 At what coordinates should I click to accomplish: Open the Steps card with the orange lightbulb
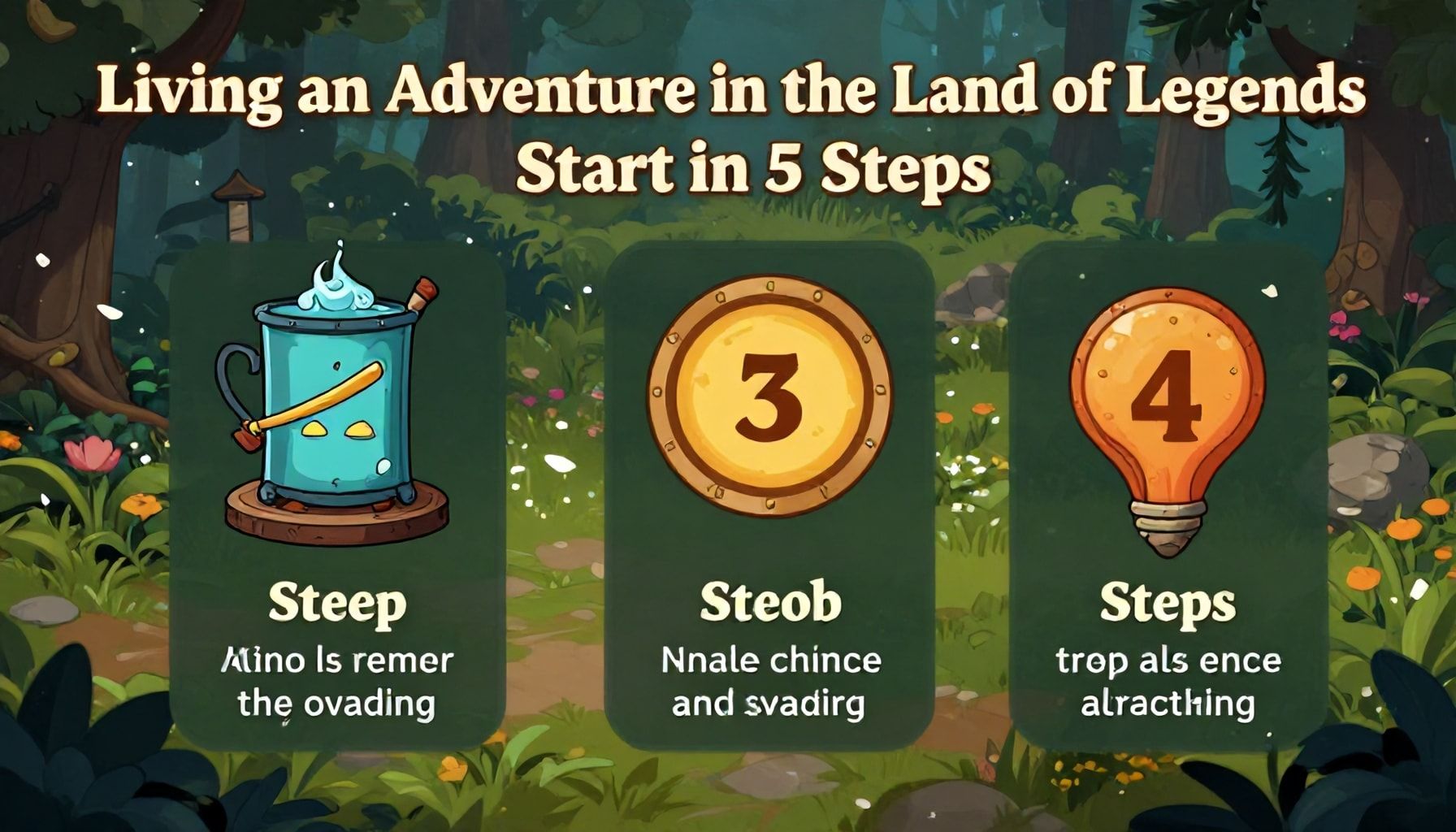tap(1168, 496)
